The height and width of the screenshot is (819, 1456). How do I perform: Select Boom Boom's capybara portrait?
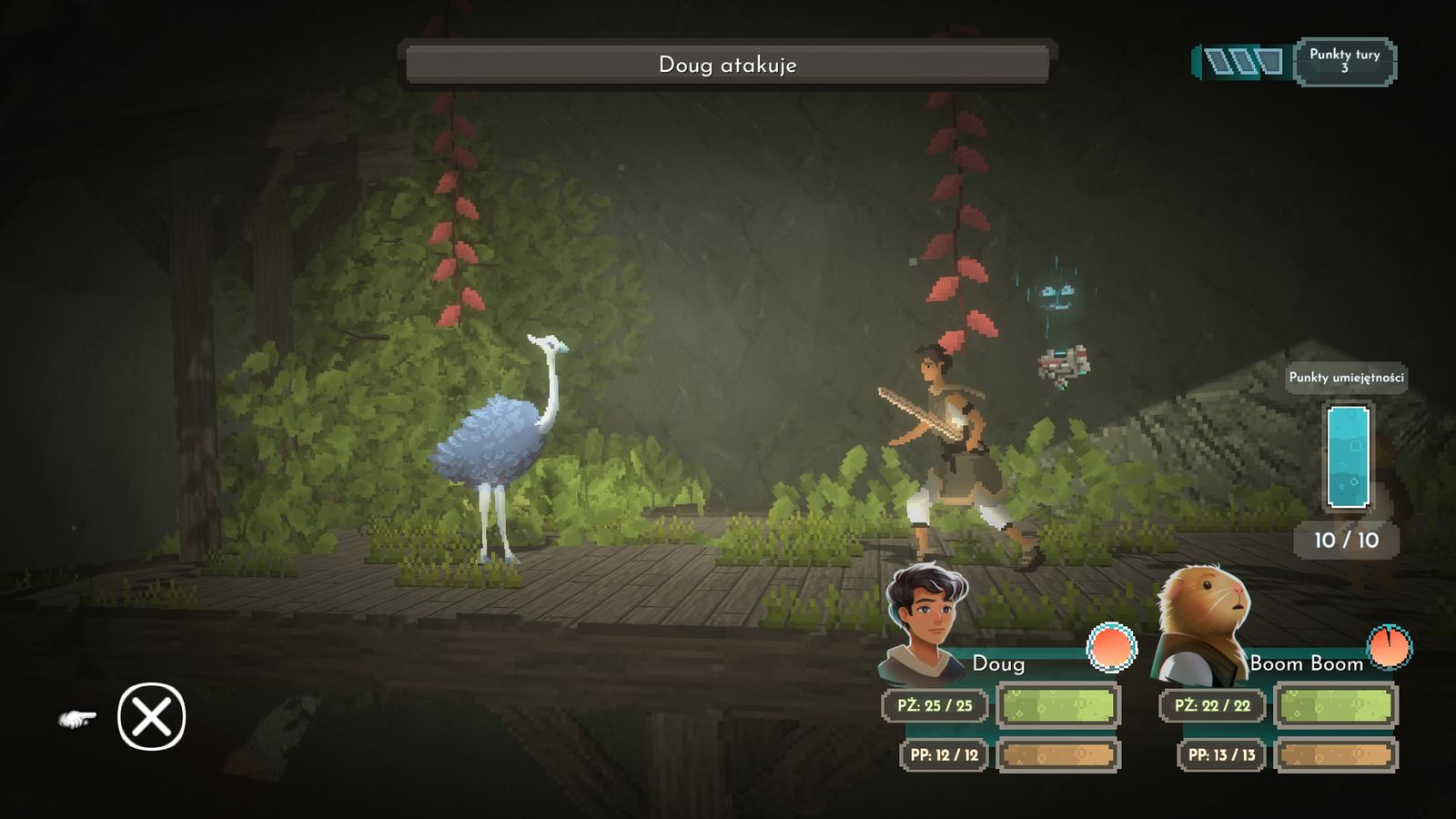coord(1201,625)
